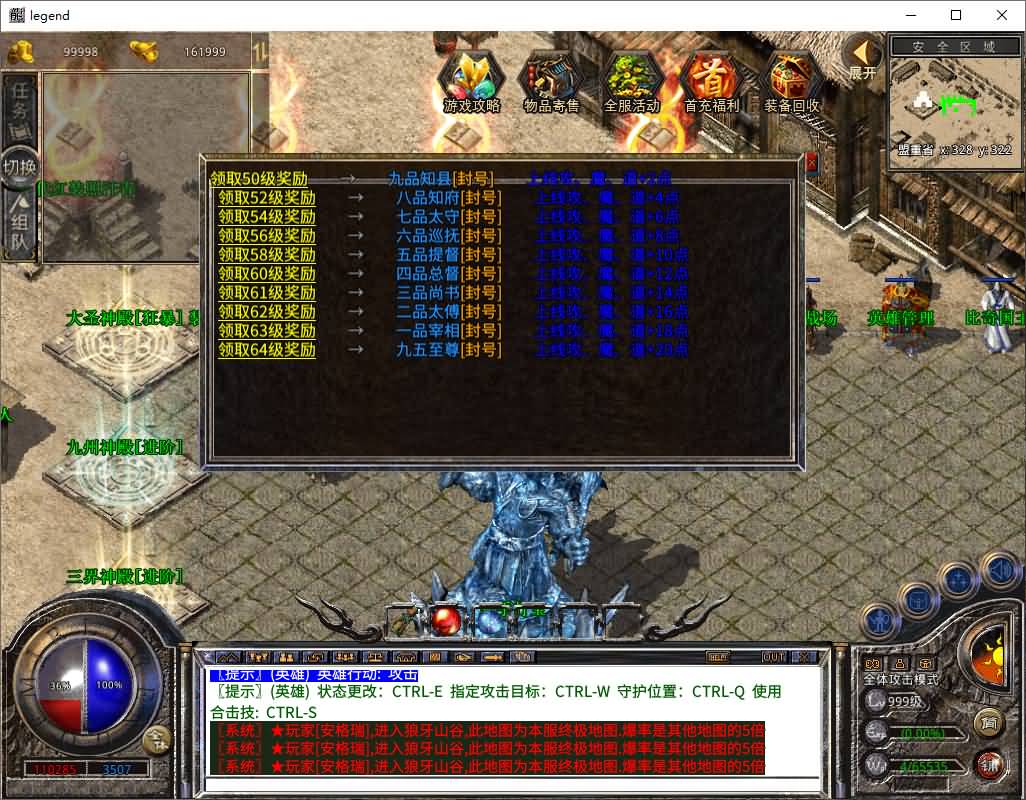
Task: Open the 物品寄售 consignment shop
Action: pyautogui.click(x=552, y=82)
